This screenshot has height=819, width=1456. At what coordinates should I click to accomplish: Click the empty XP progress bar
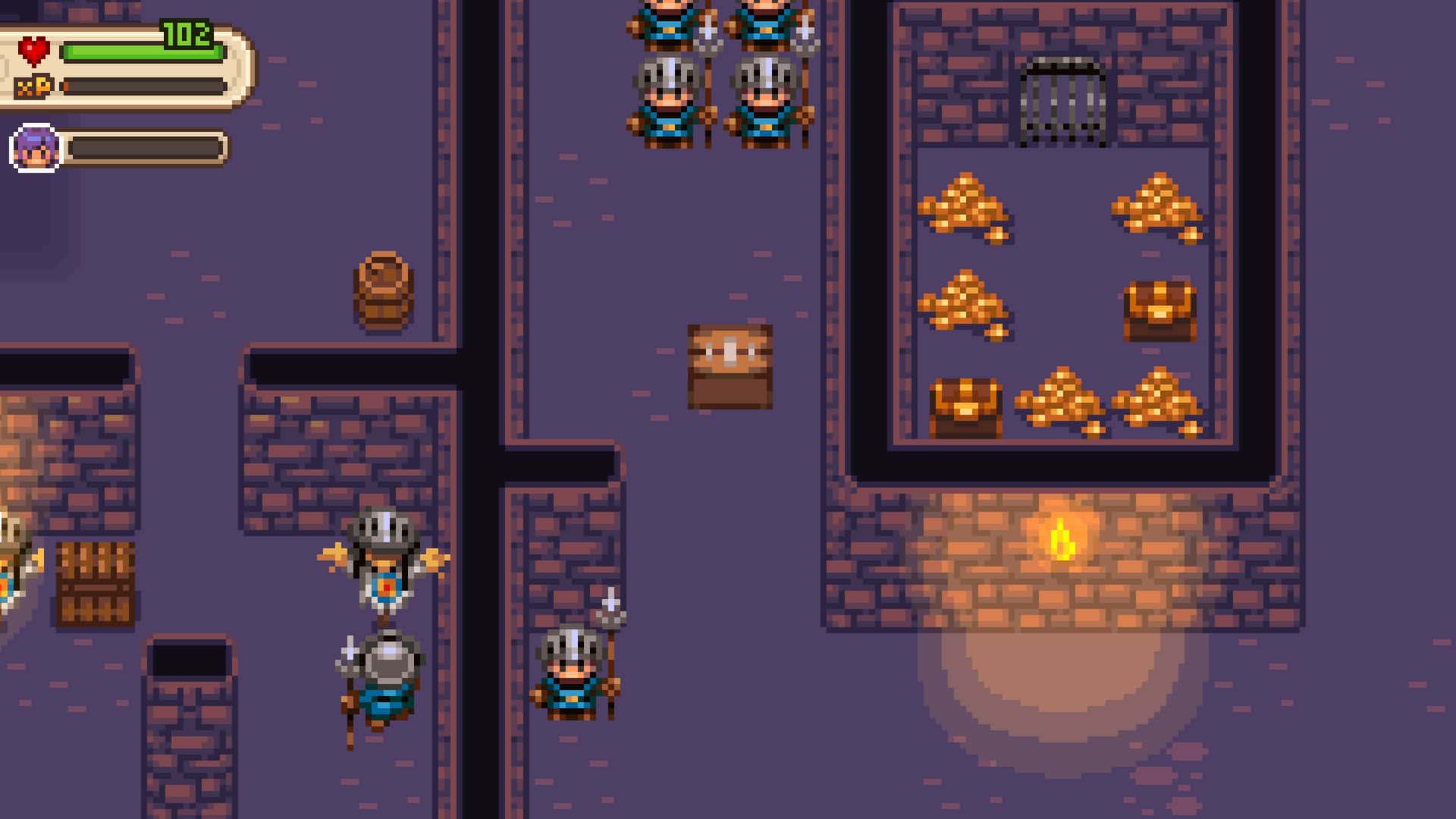144,86
